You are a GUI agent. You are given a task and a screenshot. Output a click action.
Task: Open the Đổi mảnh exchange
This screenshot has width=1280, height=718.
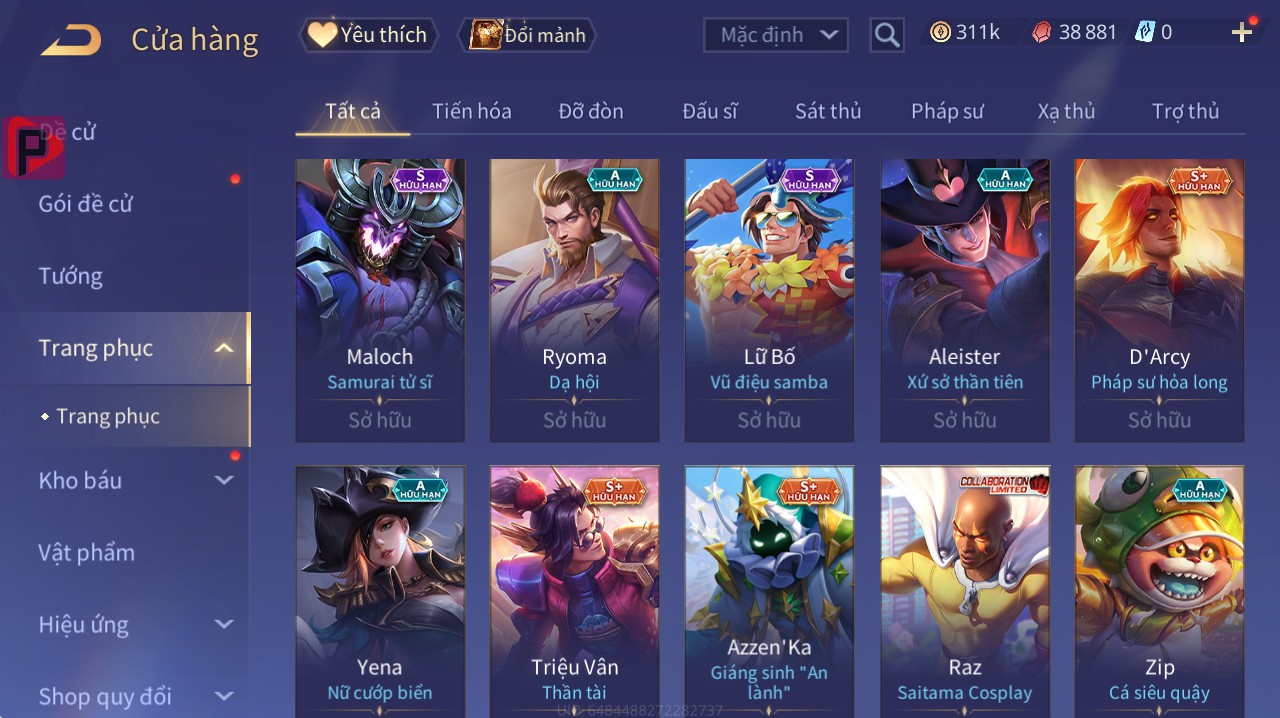pos(528,35)
